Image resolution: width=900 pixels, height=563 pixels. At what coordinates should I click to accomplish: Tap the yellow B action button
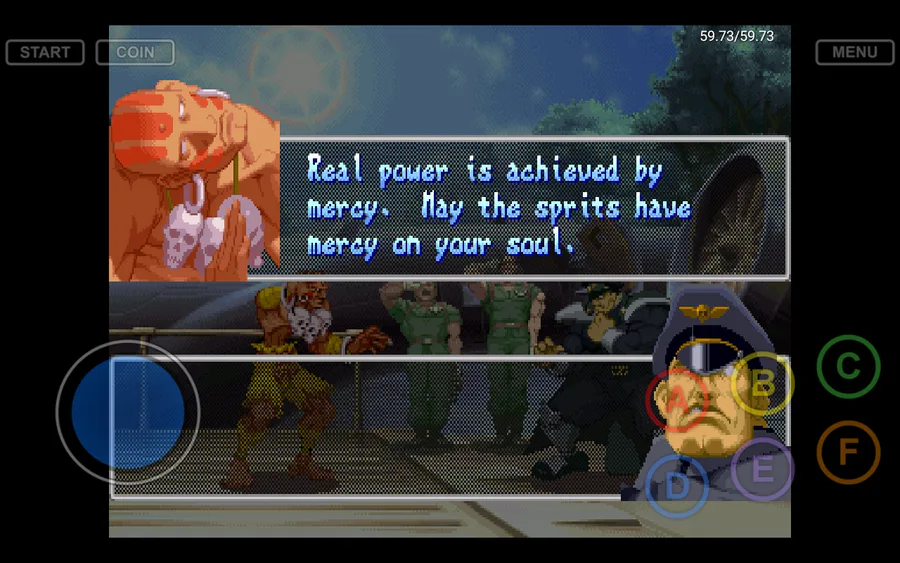762,383
